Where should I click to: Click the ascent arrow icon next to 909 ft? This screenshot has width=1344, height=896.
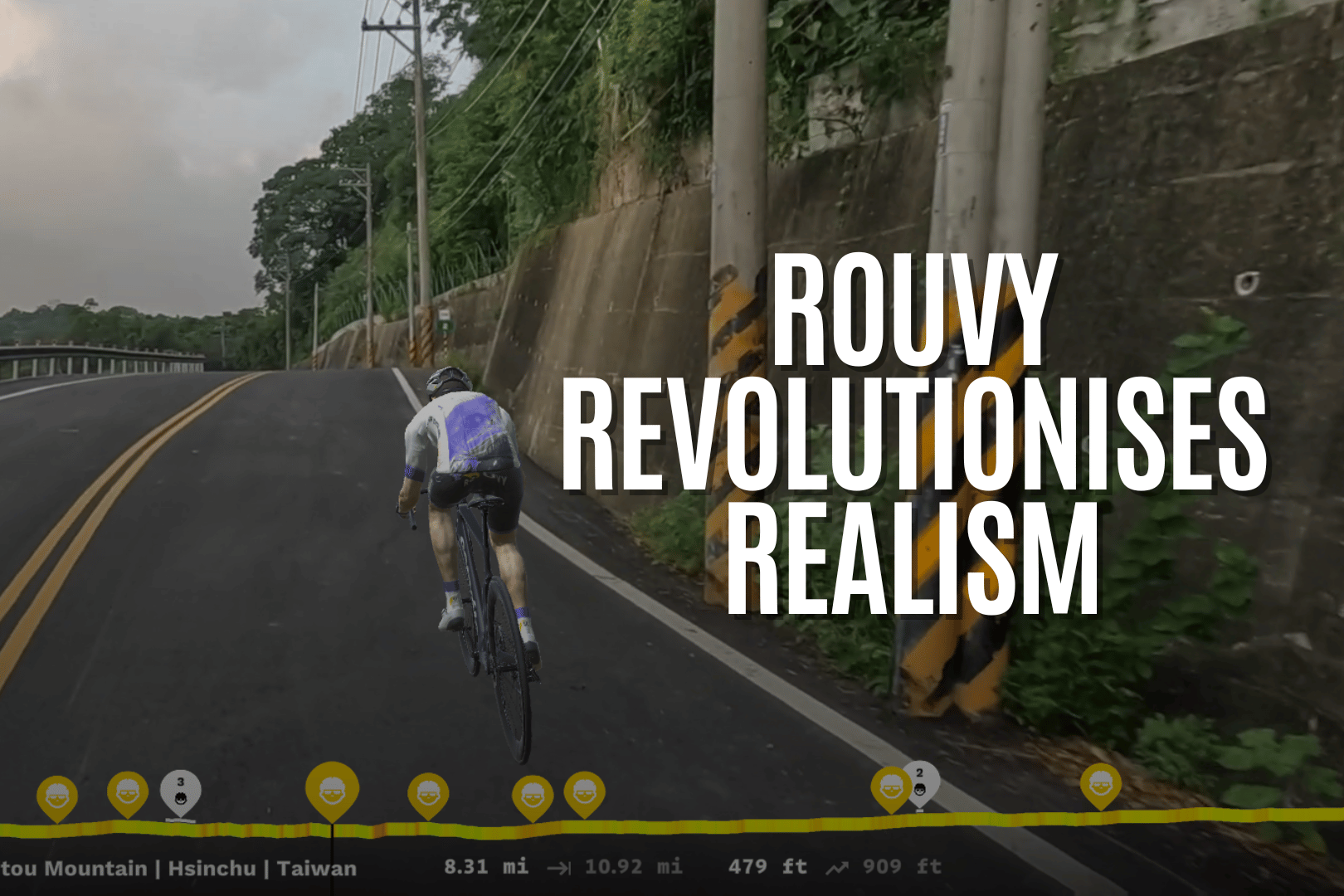(x=835, y=867)
